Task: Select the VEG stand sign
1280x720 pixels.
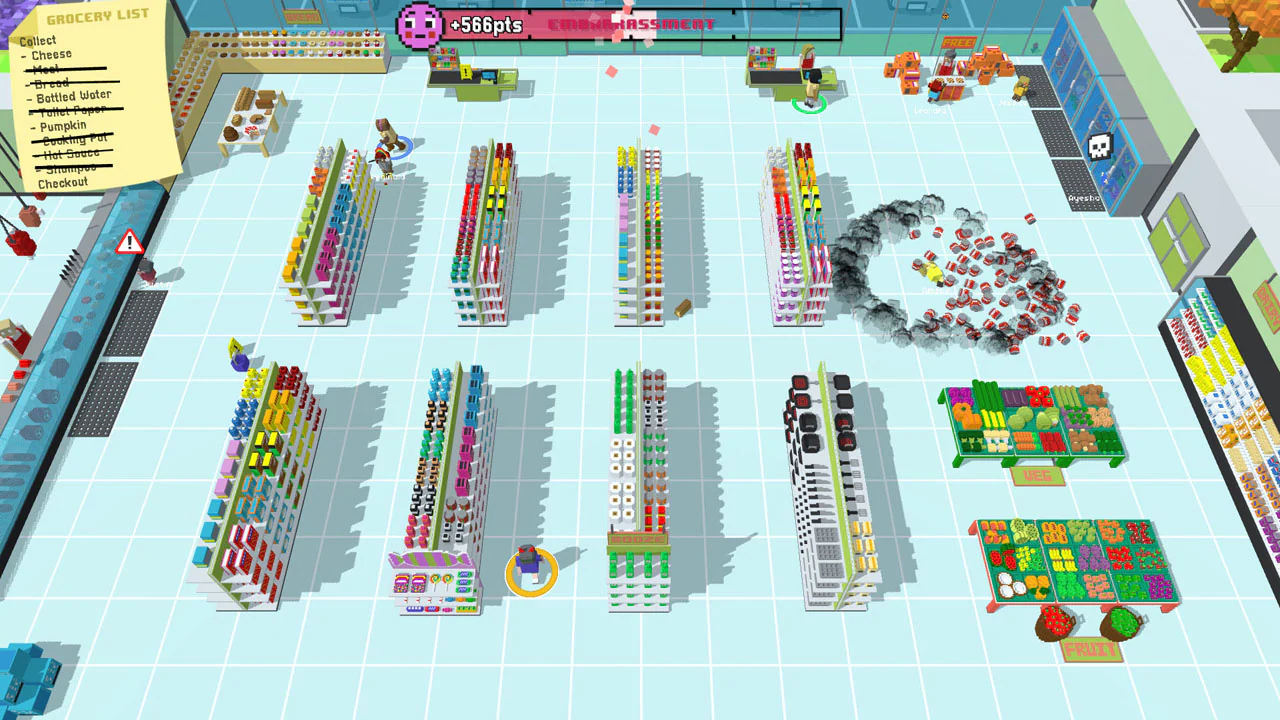Action: pyautogui.click(x=1036, y=478)
